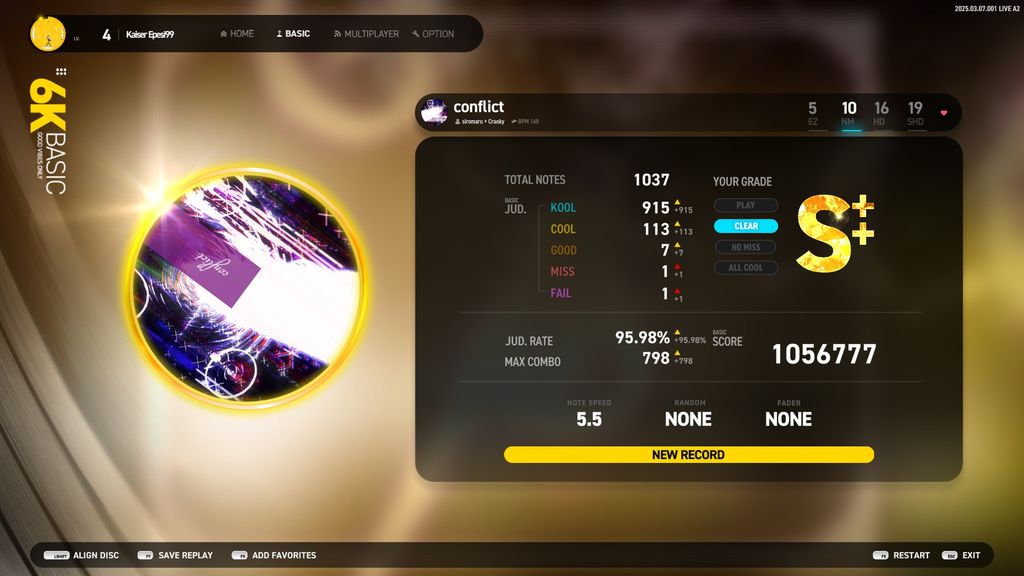Restart the song
Image resolution: width=1024 pixels, height=576 pixels.
[901, 555]
